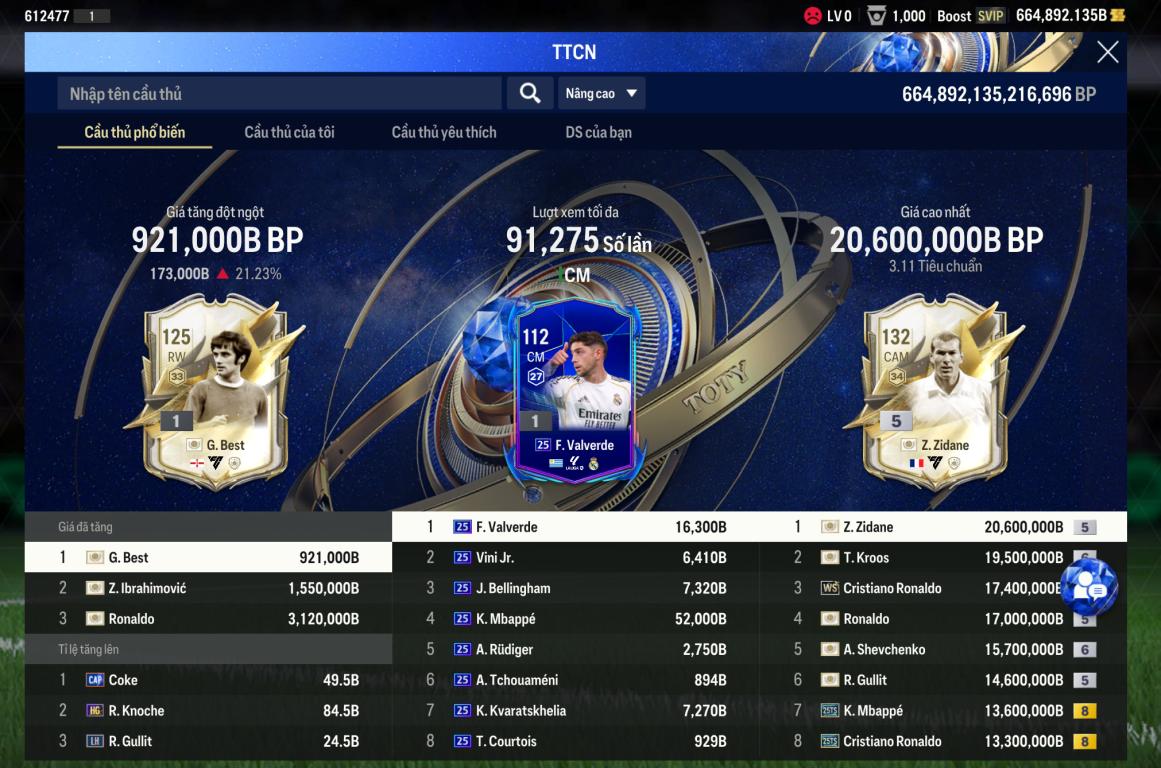The width and height of the screenshot is (1161, 768).
Task: Switch to the Cầu thủ của tôi tab
Action: point(289,132)
